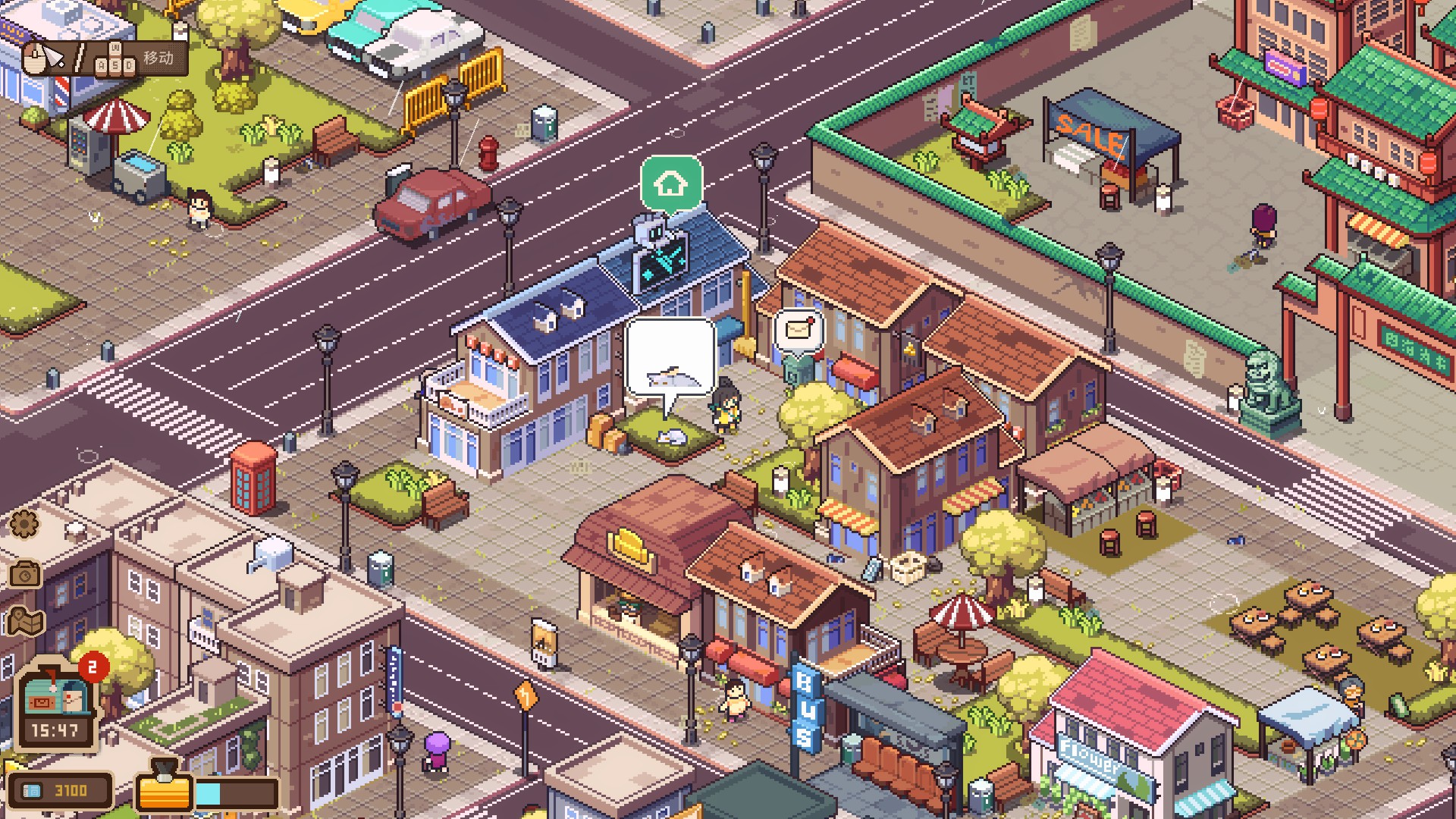Screen dimensions: 1456x819
Task: Select the envelope mail bubble
Action: (799, 331)
